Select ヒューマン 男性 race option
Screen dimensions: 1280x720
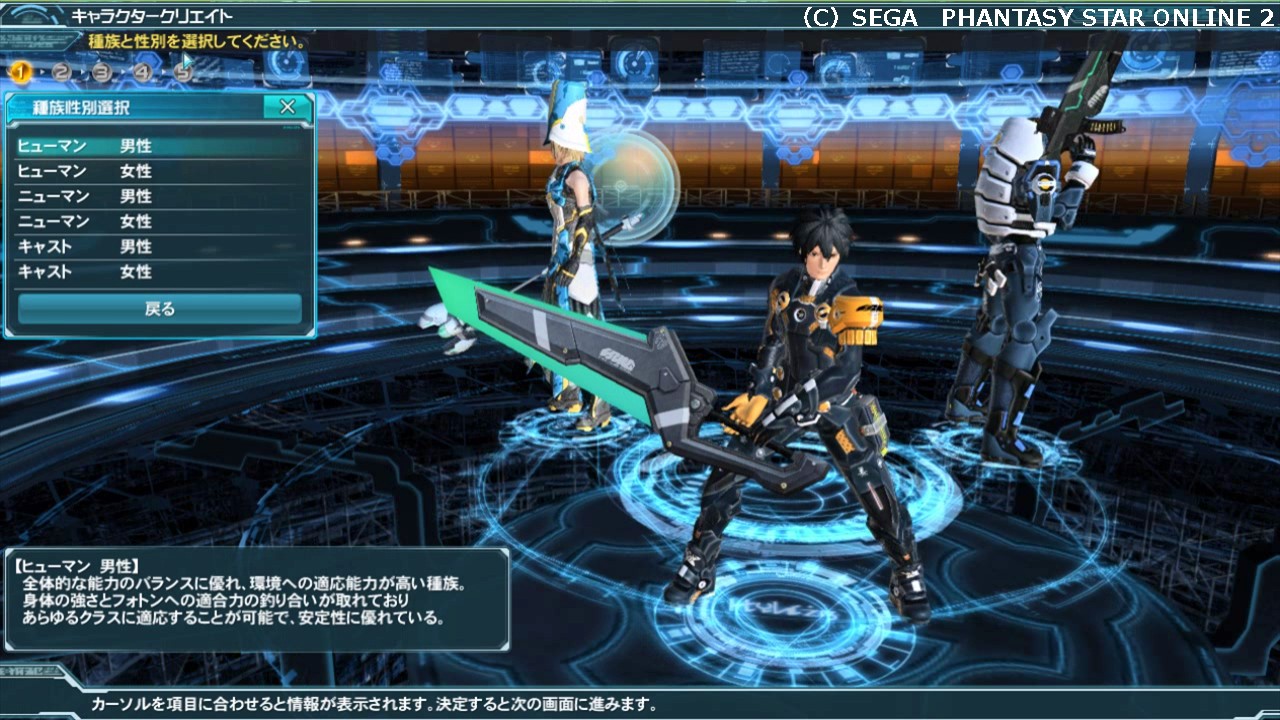pos(160,147)
